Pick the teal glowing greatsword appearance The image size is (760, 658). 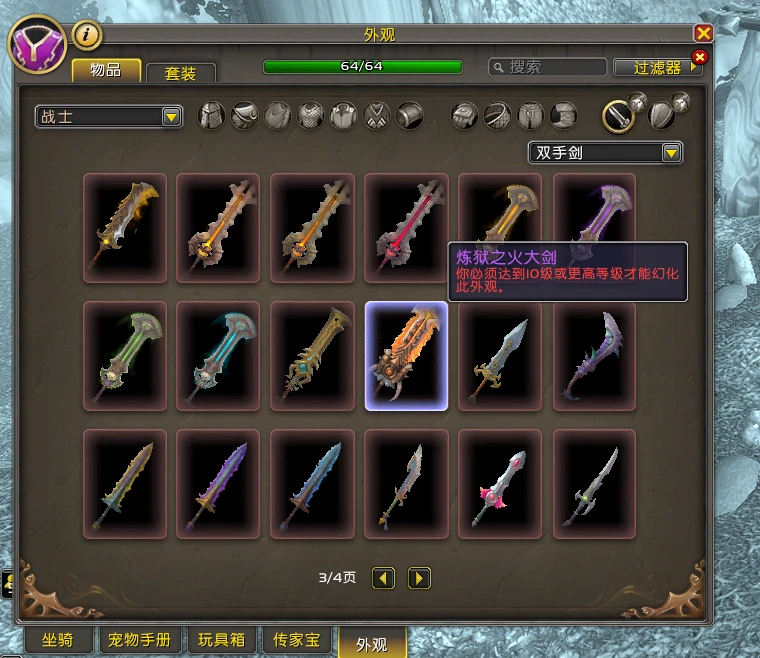218,356
